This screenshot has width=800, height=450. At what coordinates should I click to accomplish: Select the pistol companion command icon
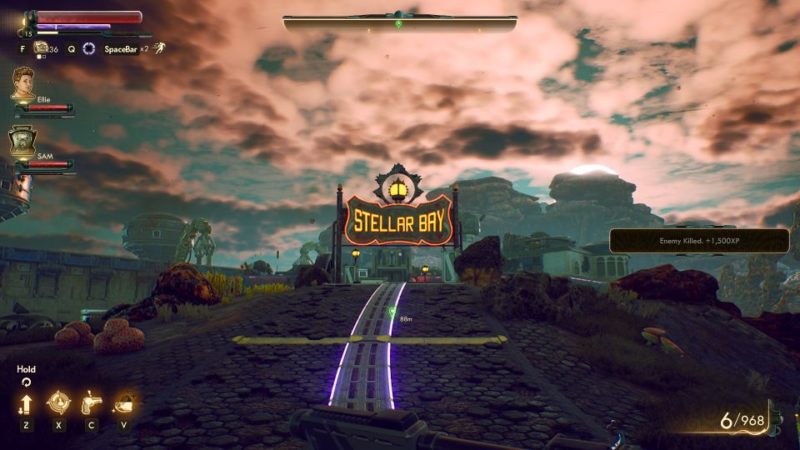pos(91,402)
